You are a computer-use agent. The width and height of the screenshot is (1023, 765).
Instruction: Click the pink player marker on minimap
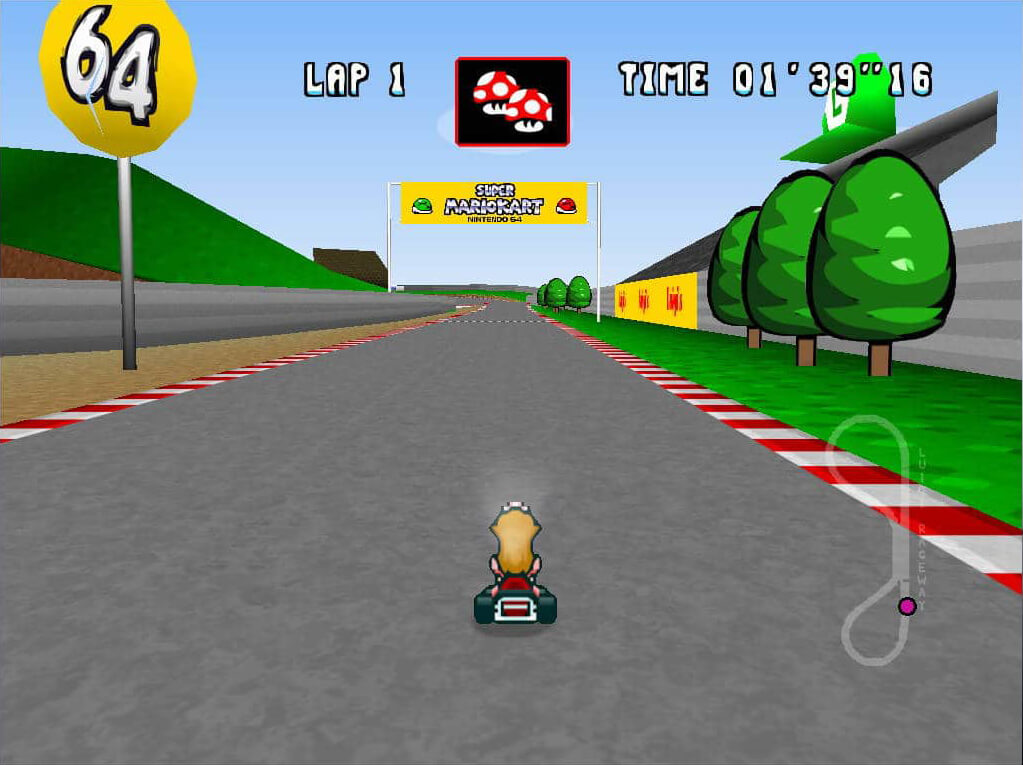[x=907, y=605]
